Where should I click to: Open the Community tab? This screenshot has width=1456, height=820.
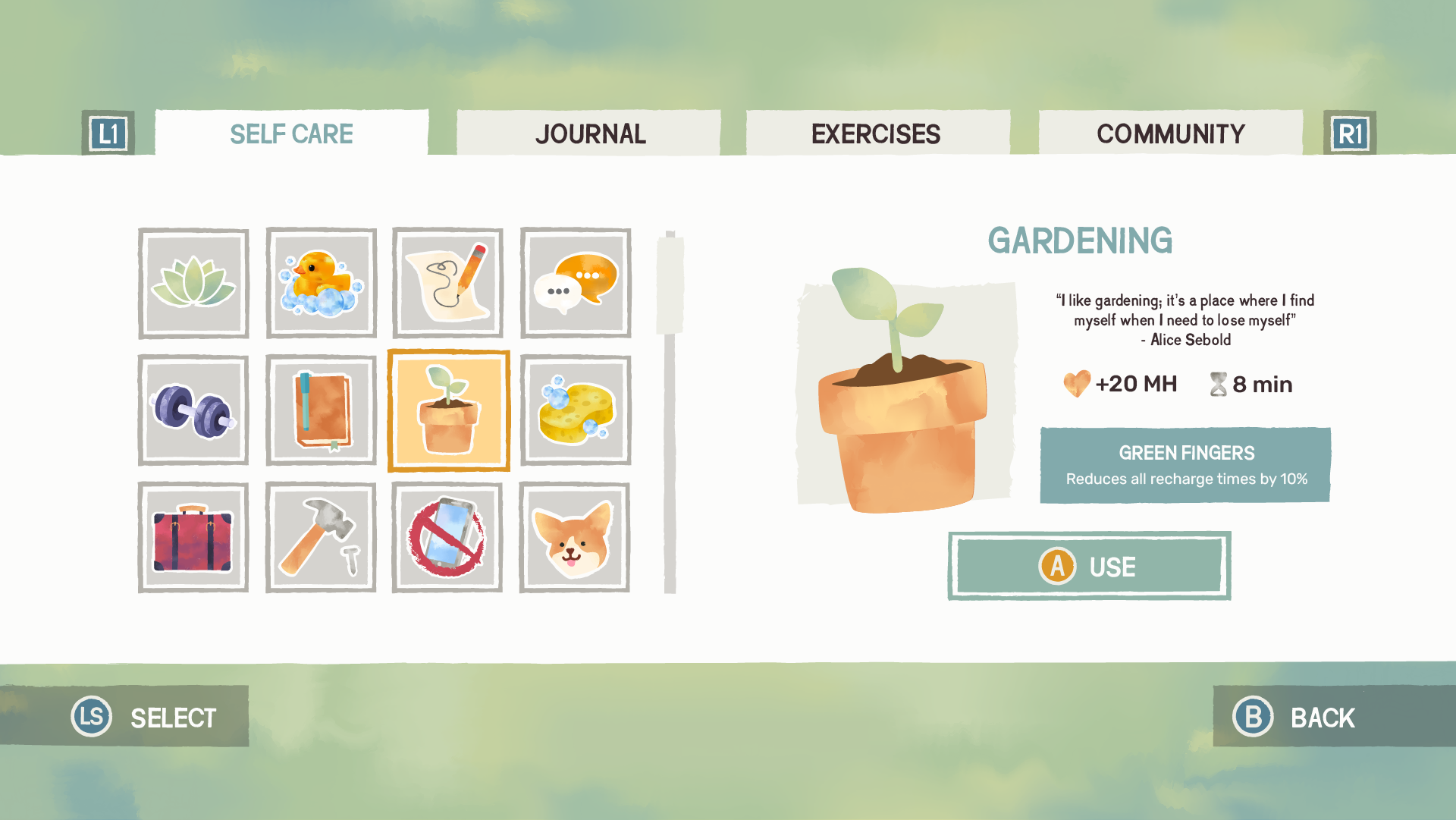[x=1170, y=134]
